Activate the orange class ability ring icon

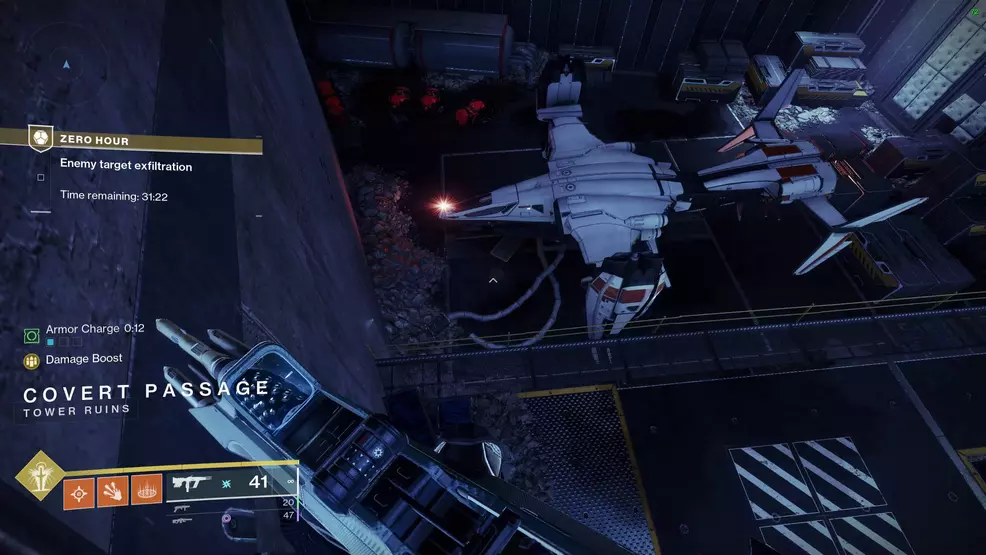pos(146,490)
